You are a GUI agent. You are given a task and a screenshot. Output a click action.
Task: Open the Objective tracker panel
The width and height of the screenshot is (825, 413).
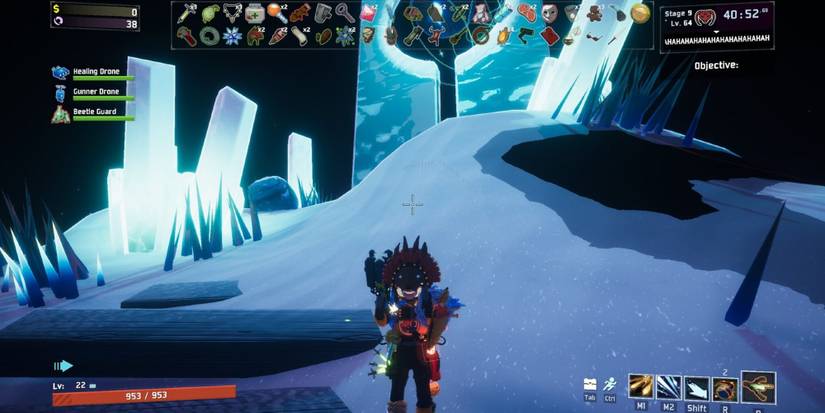pyautogui.click(x=716, y=65)
